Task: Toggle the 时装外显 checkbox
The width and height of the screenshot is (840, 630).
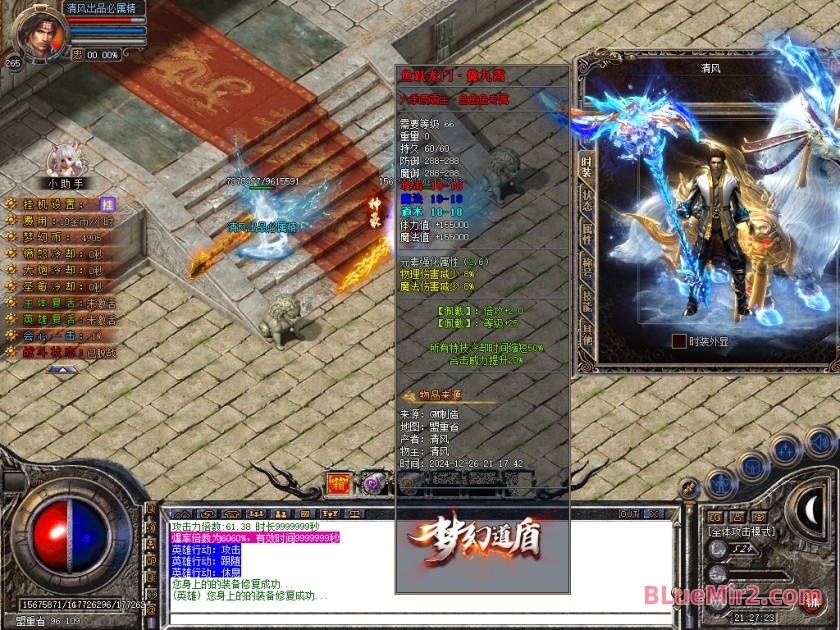Action: coord(680,341)
